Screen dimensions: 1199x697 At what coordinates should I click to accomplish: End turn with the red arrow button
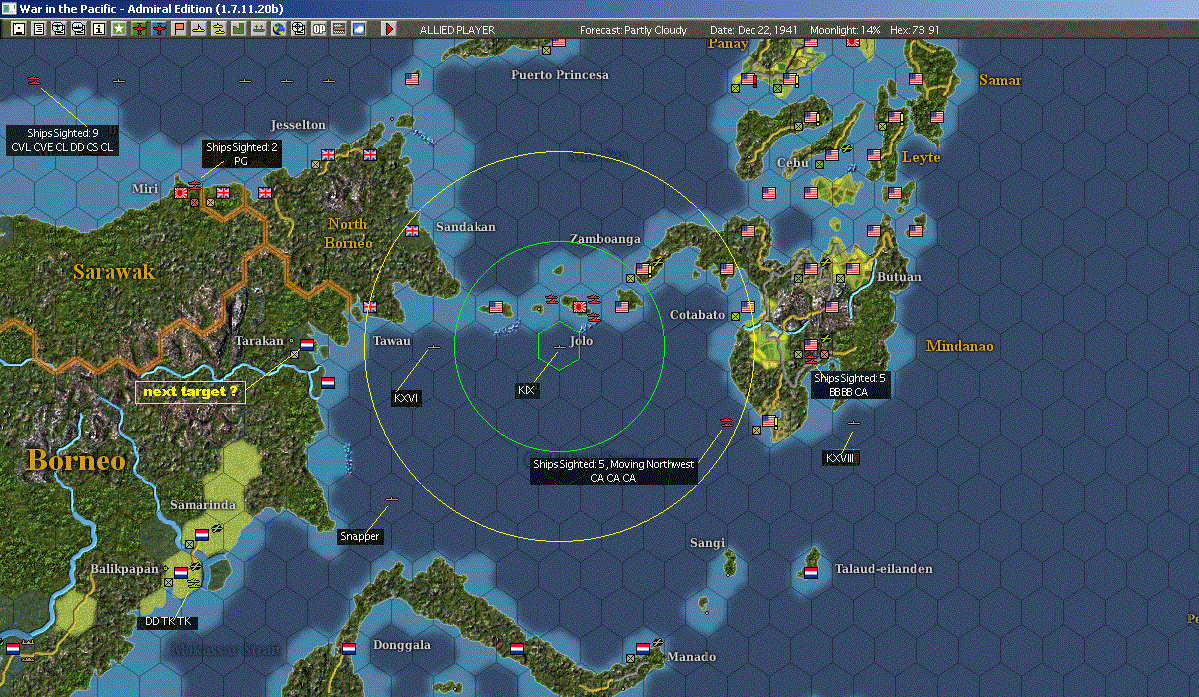pos(389,29)
